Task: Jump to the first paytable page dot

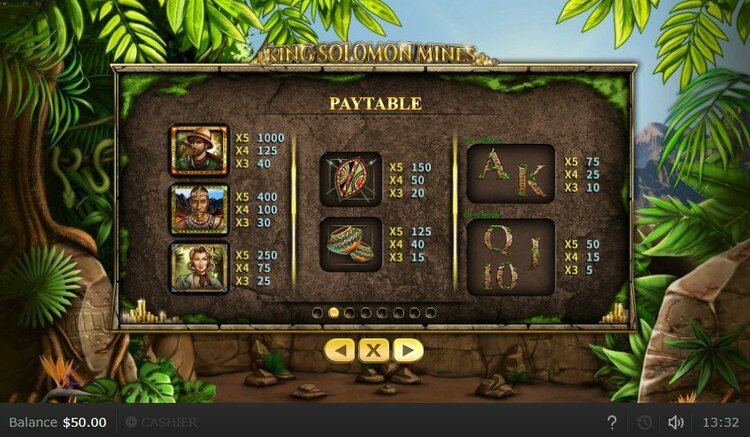Action: pos(318,312)
